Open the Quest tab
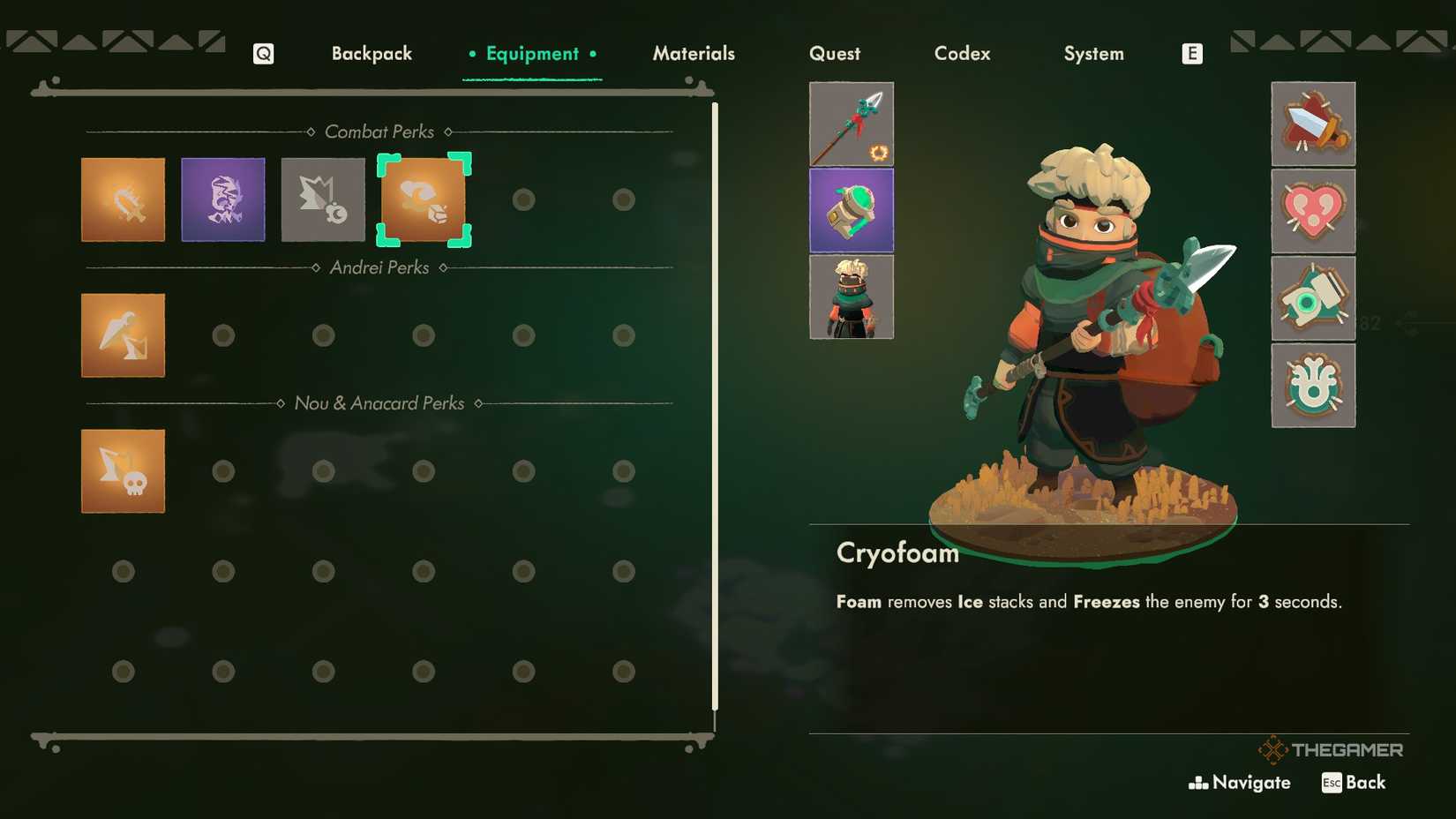Viewport: 1456px width, 819px height. pos(834,54)
